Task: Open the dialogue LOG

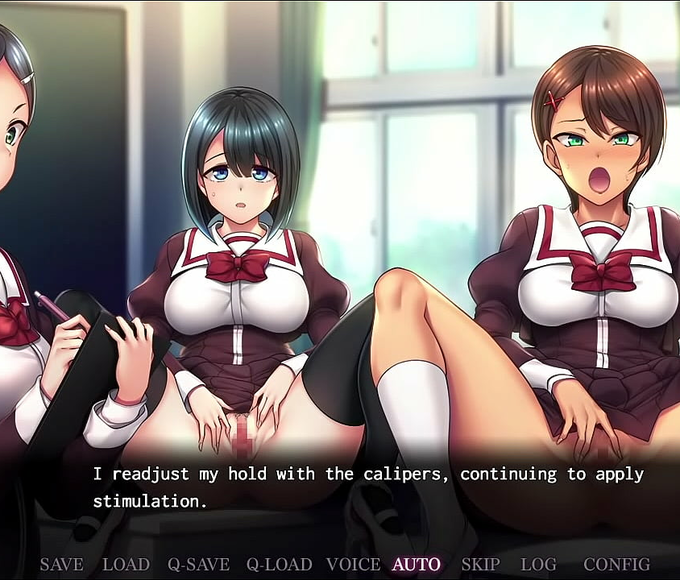Action: click(539, 565)
